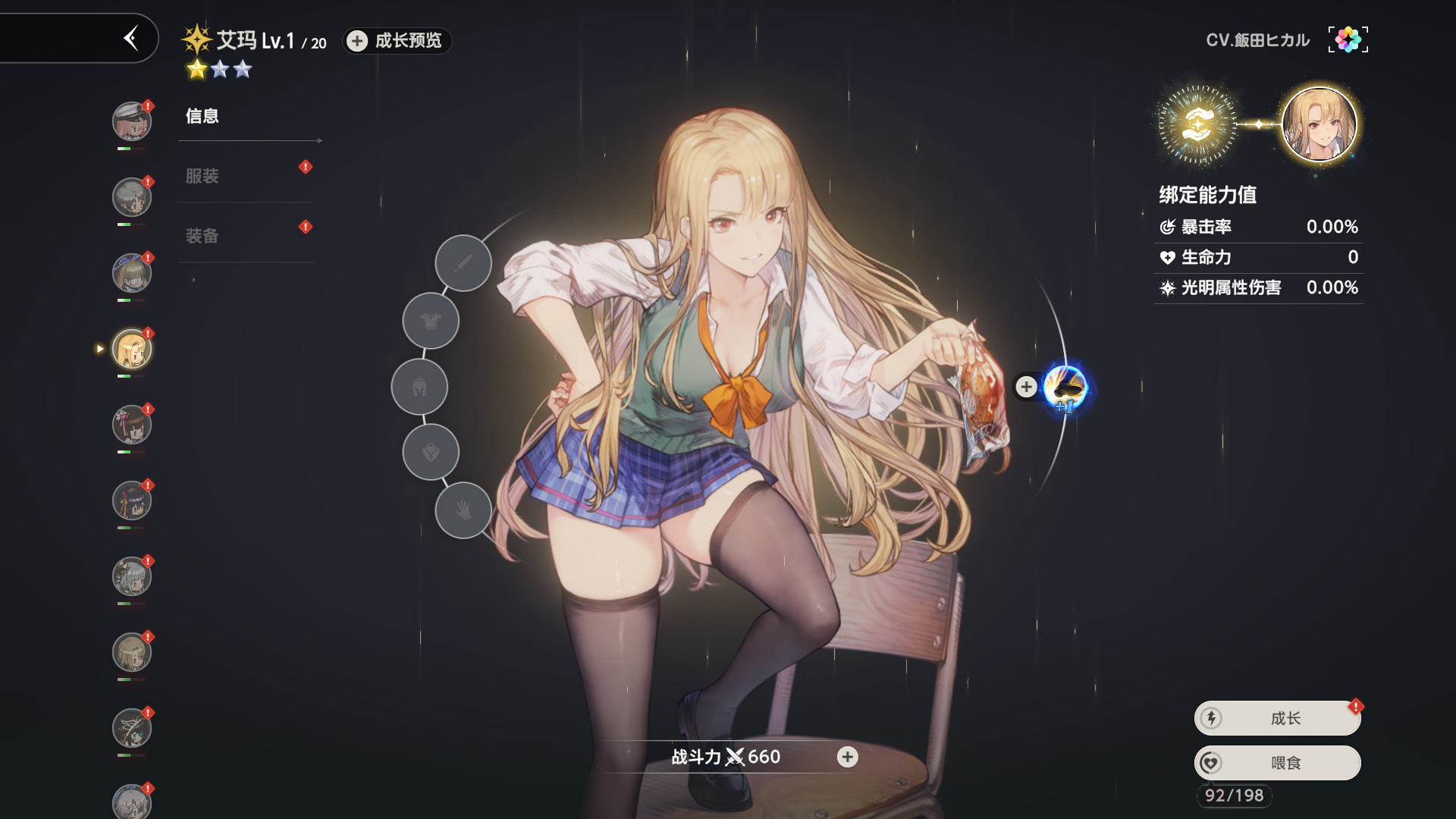
Task: Open the glowing blue orb item slot
Action: (1065, 388)
